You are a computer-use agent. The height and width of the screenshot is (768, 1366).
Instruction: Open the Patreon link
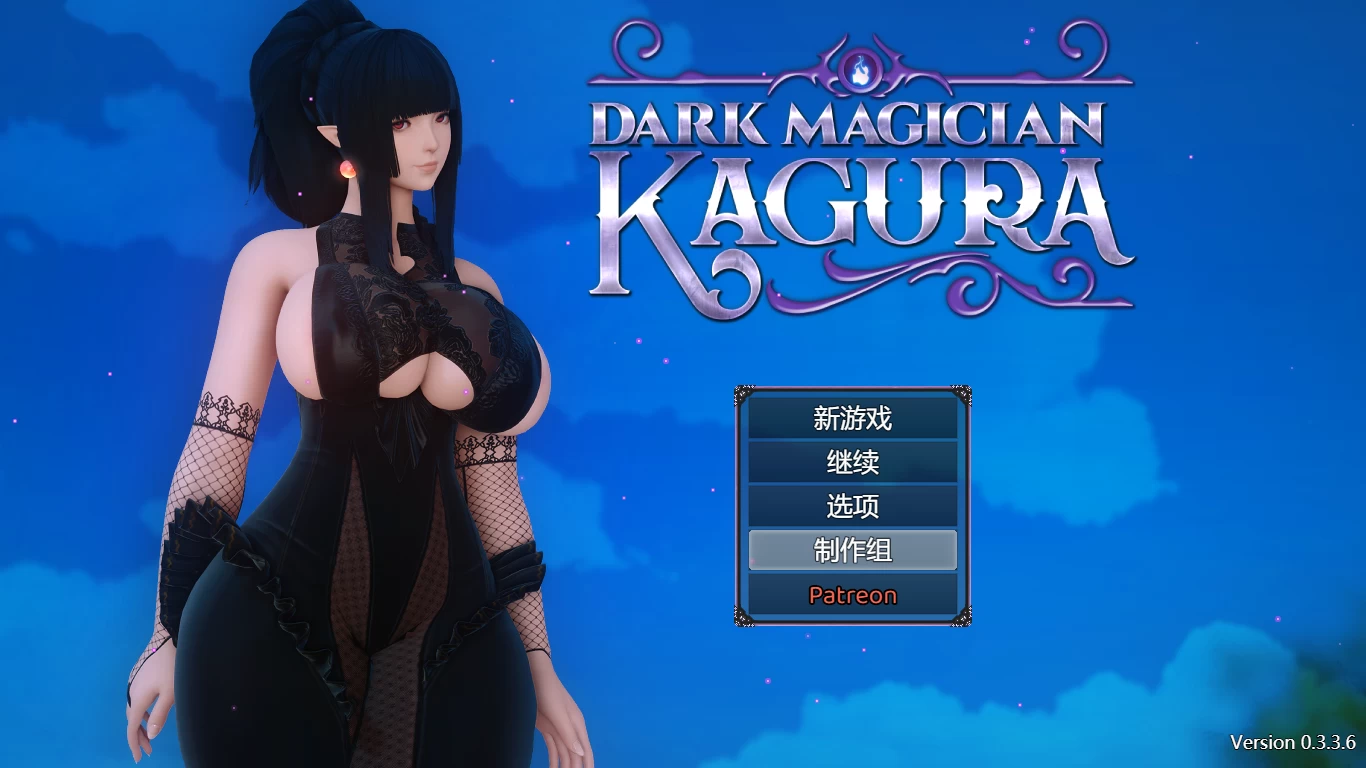pos(852,595)
